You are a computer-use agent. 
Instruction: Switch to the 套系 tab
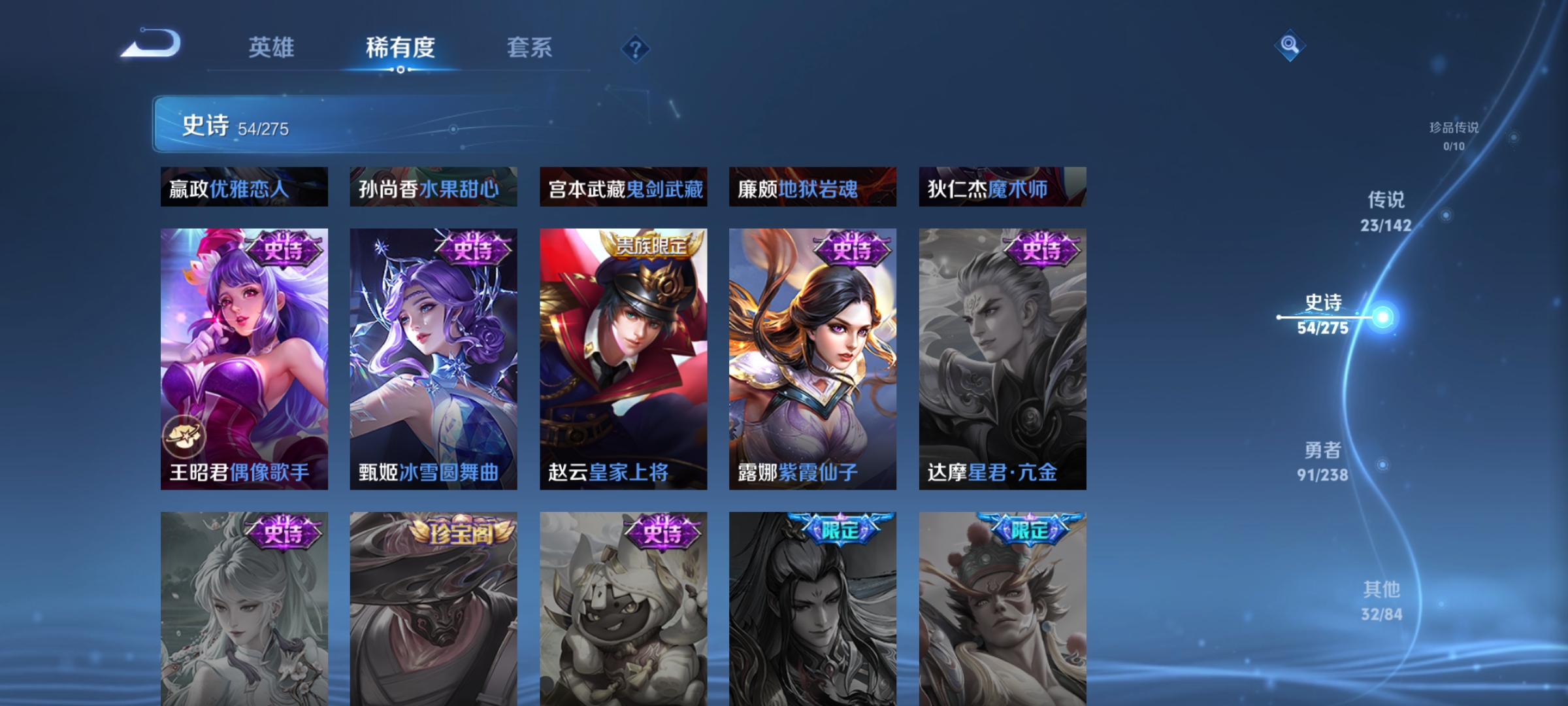531,47
